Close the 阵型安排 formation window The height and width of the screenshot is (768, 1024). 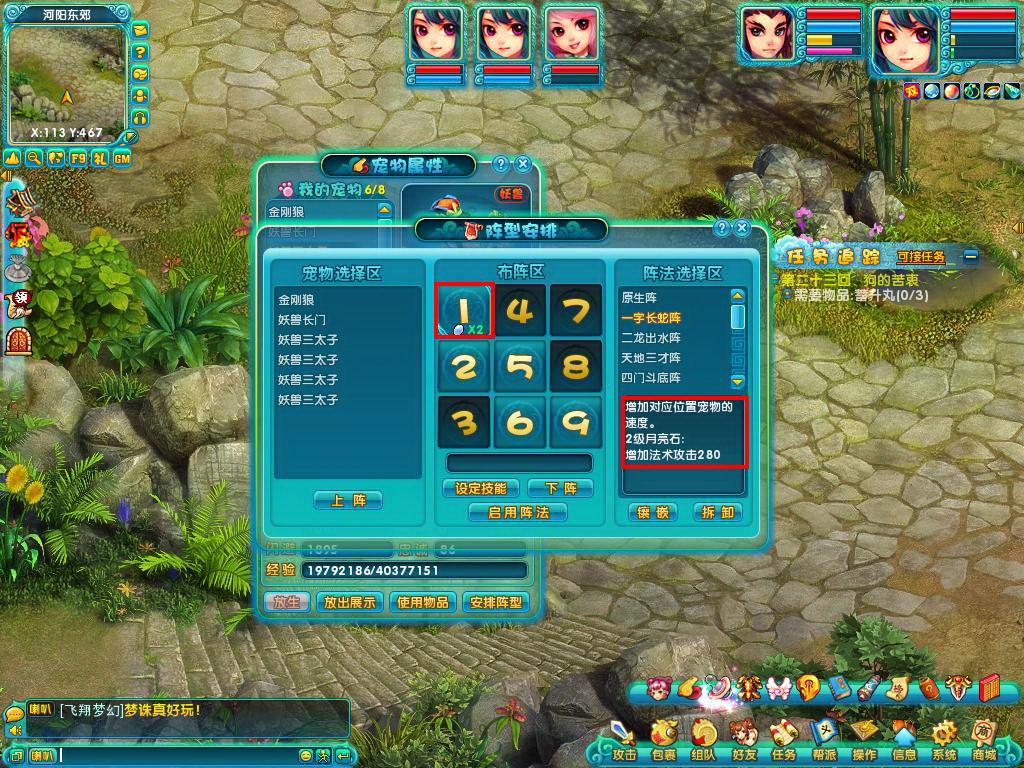[x=742, y=228]
